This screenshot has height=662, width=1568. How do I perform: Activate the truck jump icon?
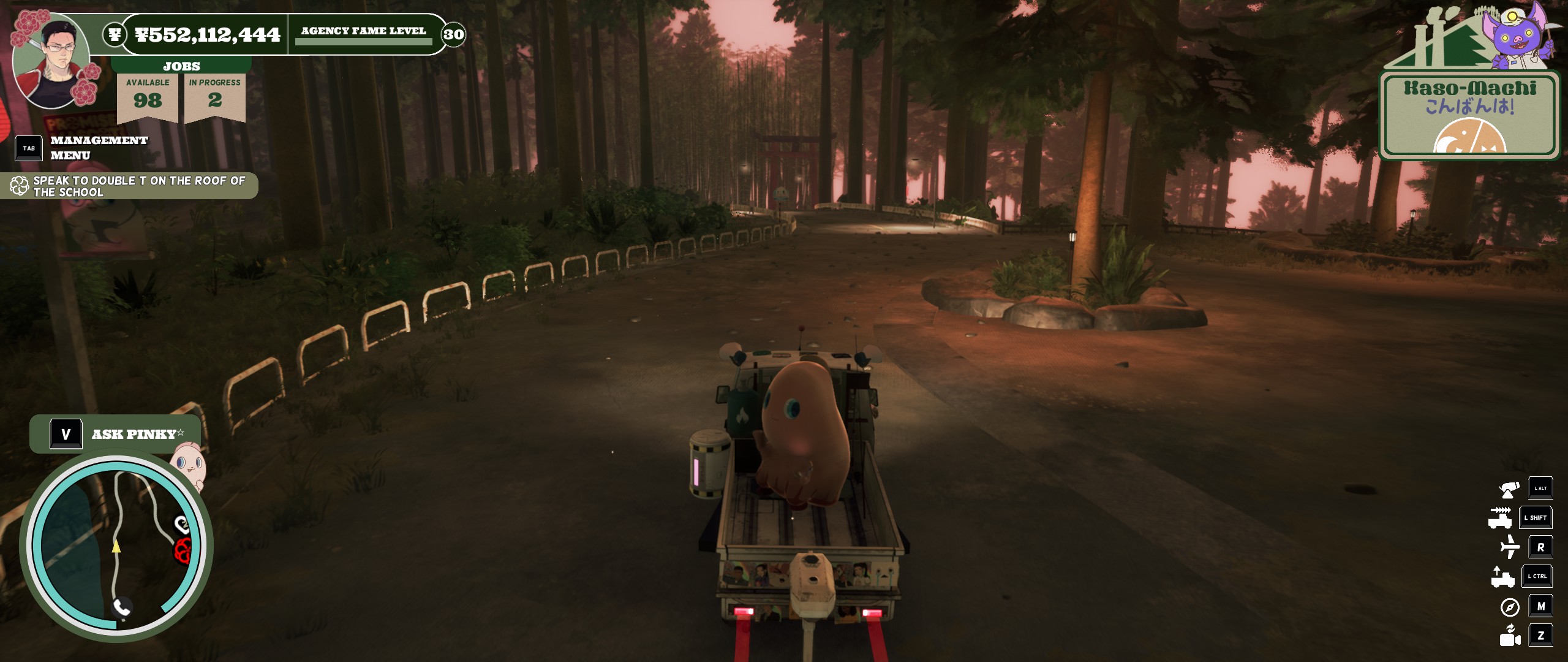[1502, 577]
